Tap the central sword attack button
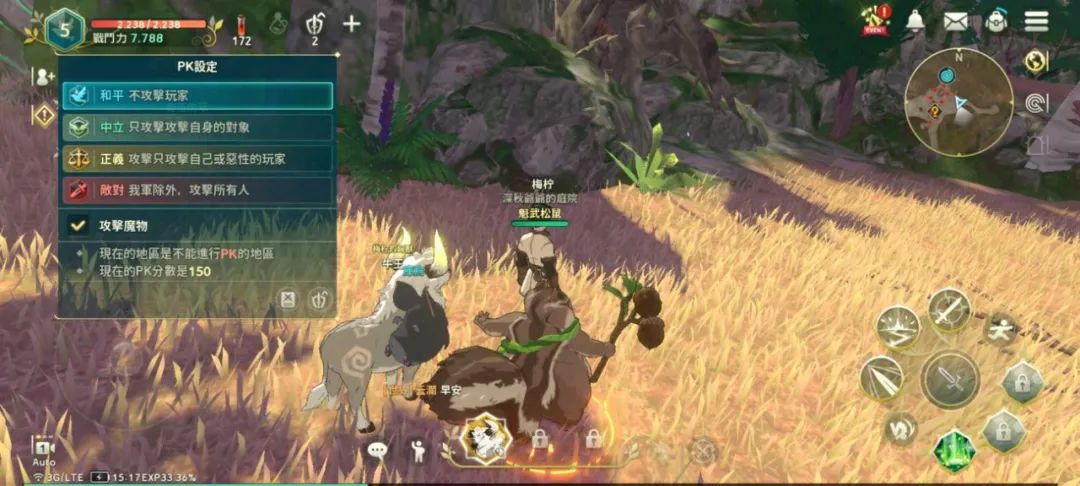1080x486 pixels. 949,379
